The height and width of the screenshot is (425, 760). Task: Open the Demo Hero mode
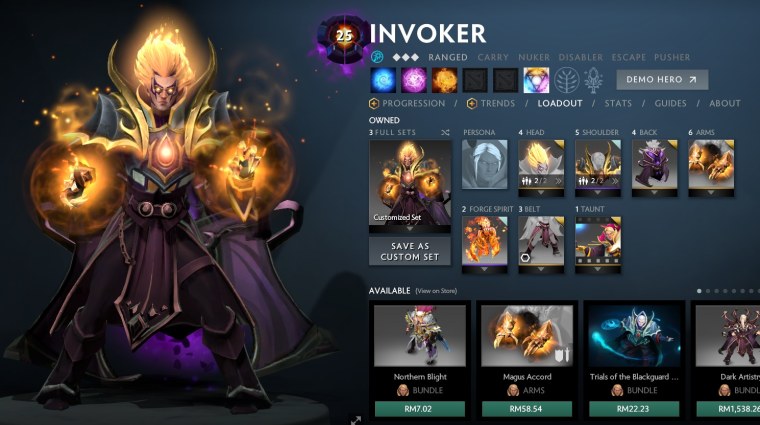(x=662, y=80)
